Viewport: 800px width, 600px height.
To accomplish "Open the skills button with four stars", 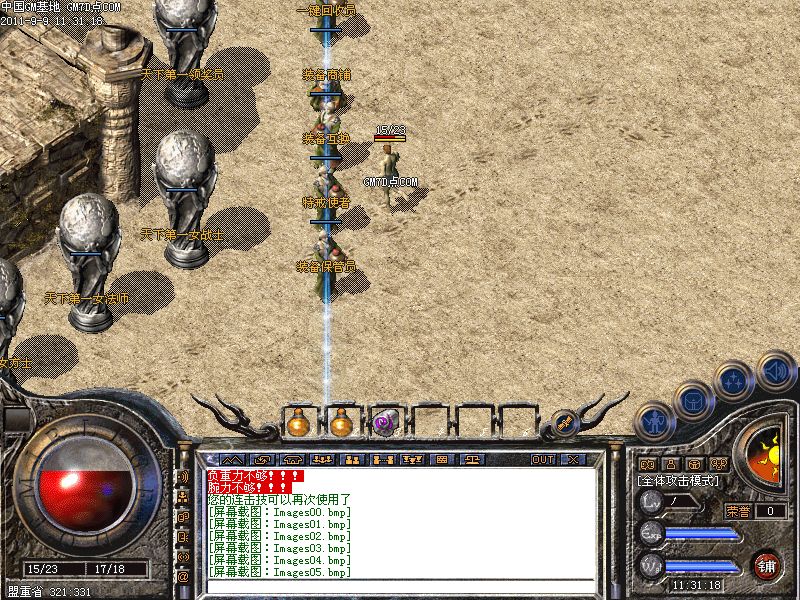I will (734, 381).
